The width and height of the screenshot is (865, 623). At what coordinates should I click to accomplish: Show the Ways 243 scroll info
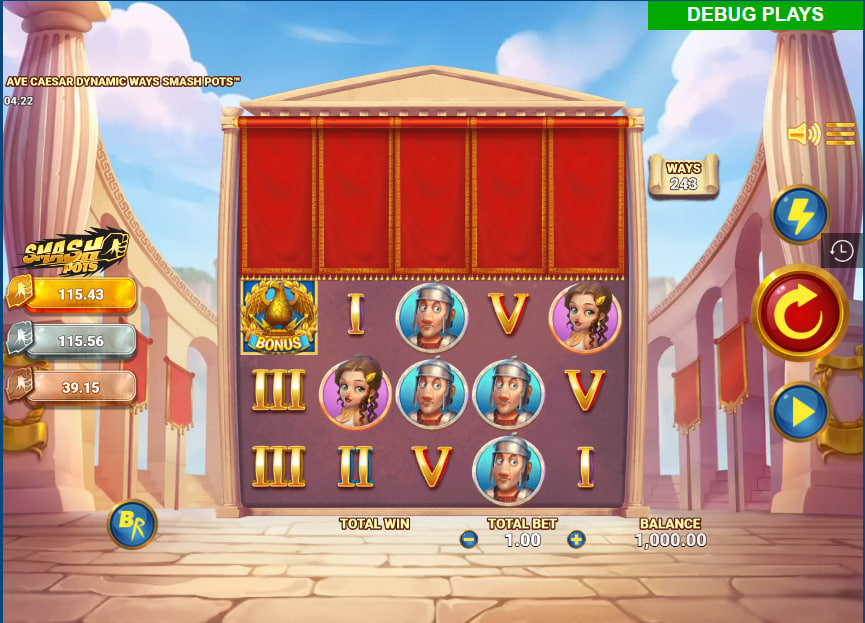pos(683,175)
